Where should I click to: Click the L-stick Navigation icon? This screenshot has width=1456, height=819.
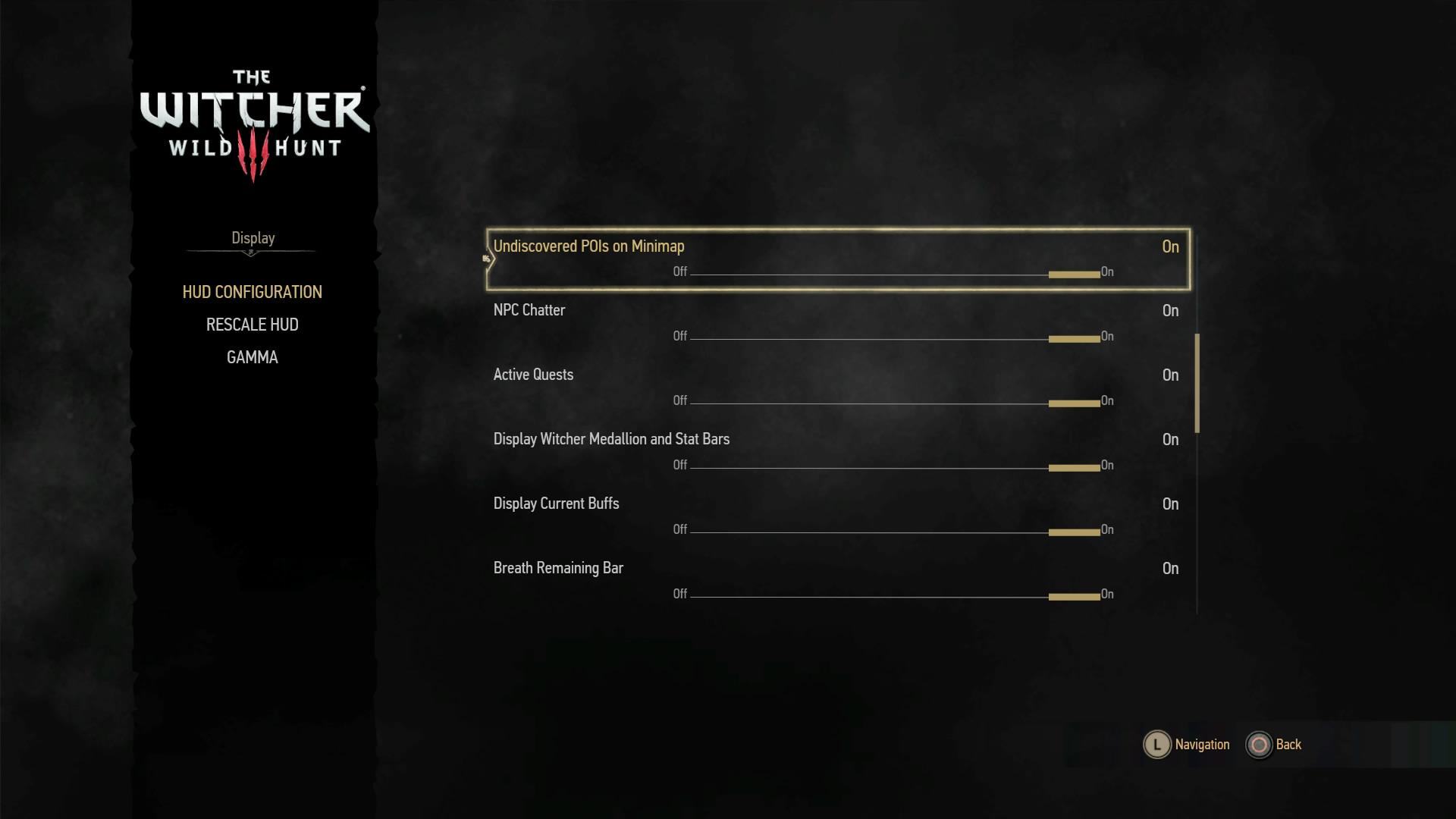click(x=1156, y=745)
